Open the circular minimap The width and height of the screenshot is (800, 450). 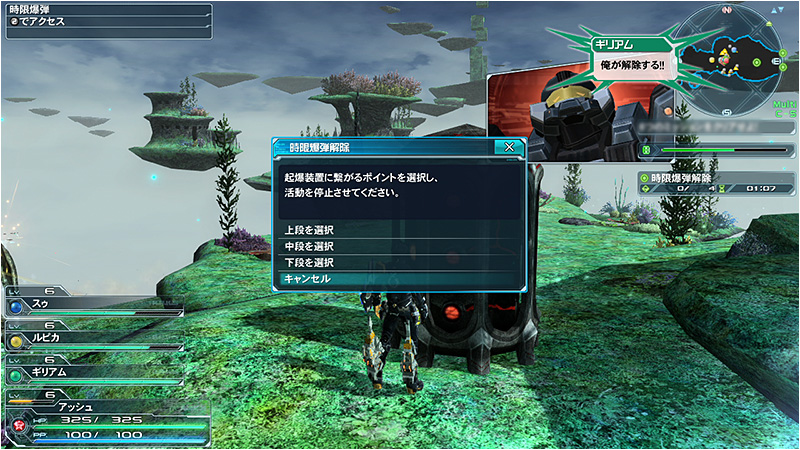[x=725, y=52]
